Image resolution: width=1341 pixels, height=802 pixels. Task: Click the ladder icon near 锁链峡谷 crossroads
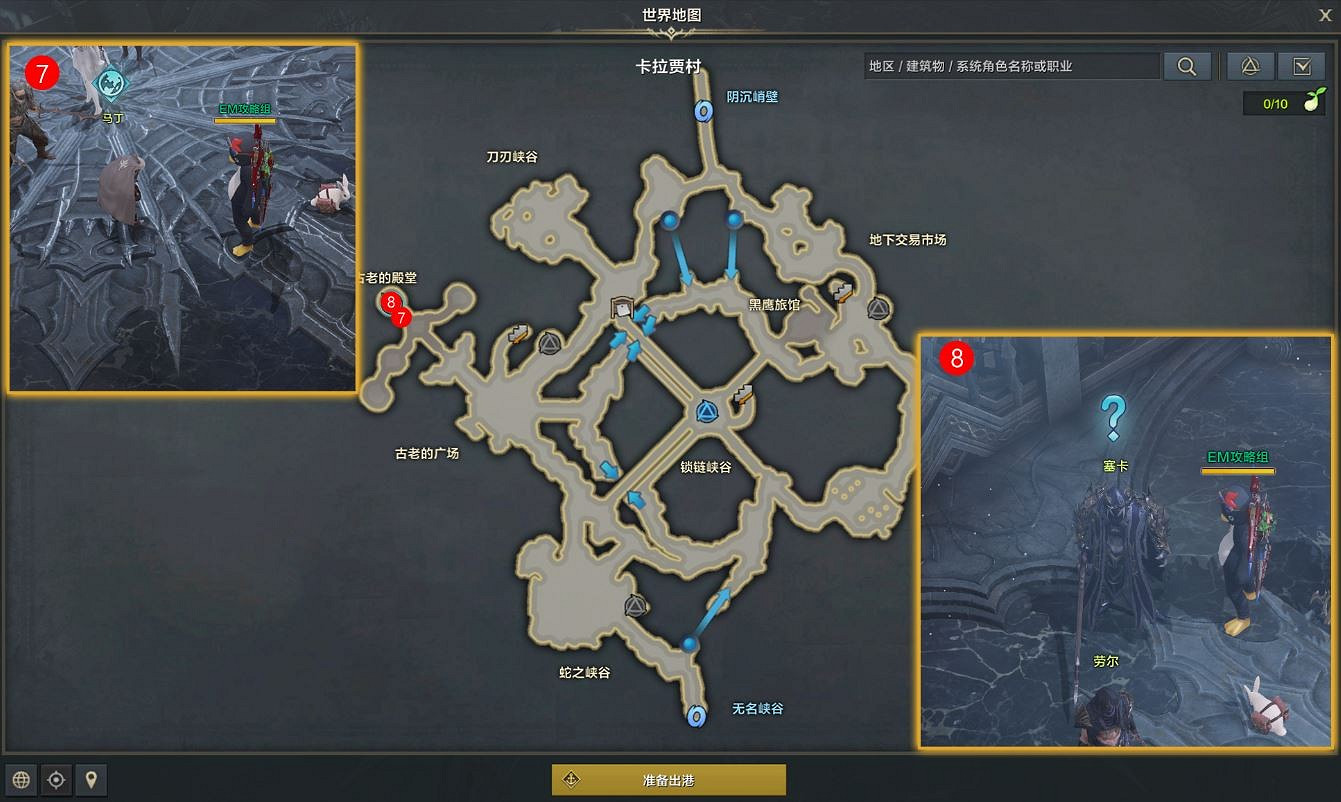click(741, 395)
